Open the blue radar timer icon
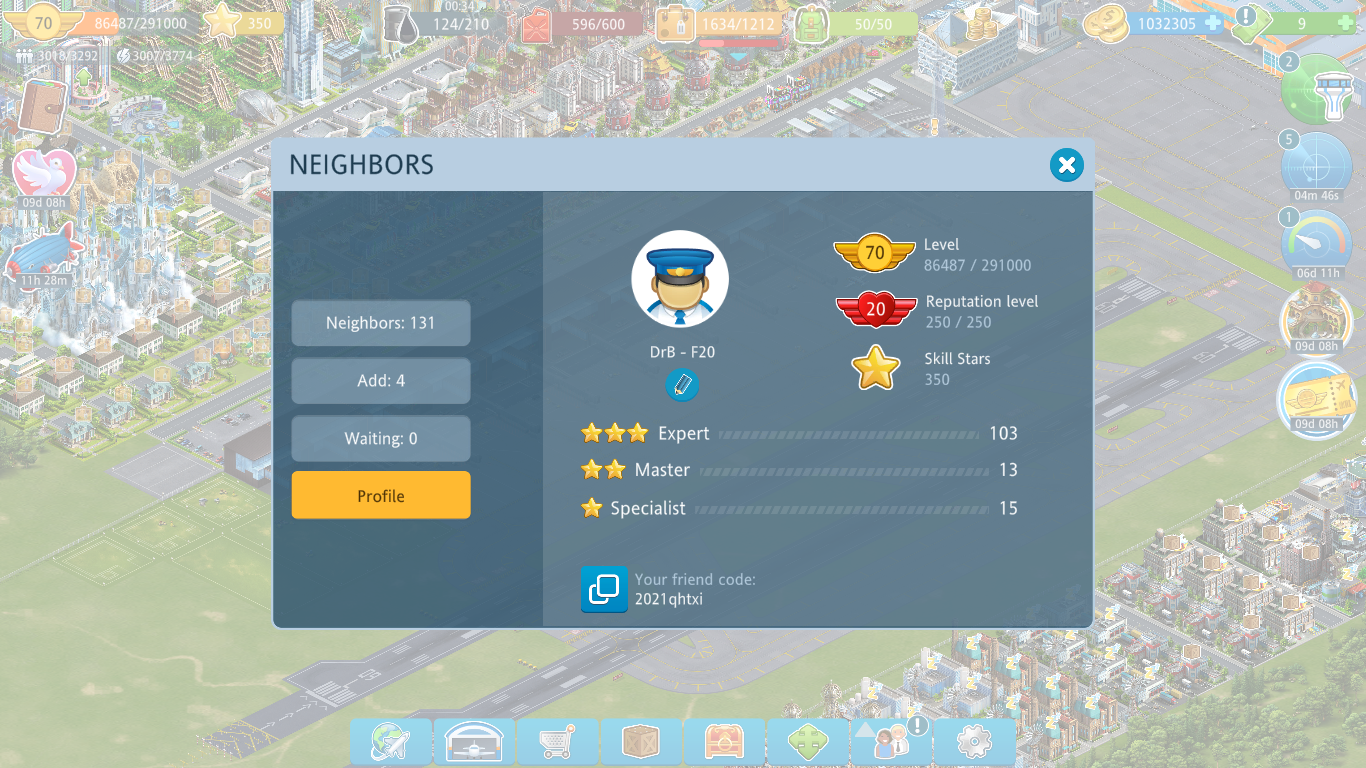Image resolution: width=1366 pixels, height=768 pixels. (1317, 165)
